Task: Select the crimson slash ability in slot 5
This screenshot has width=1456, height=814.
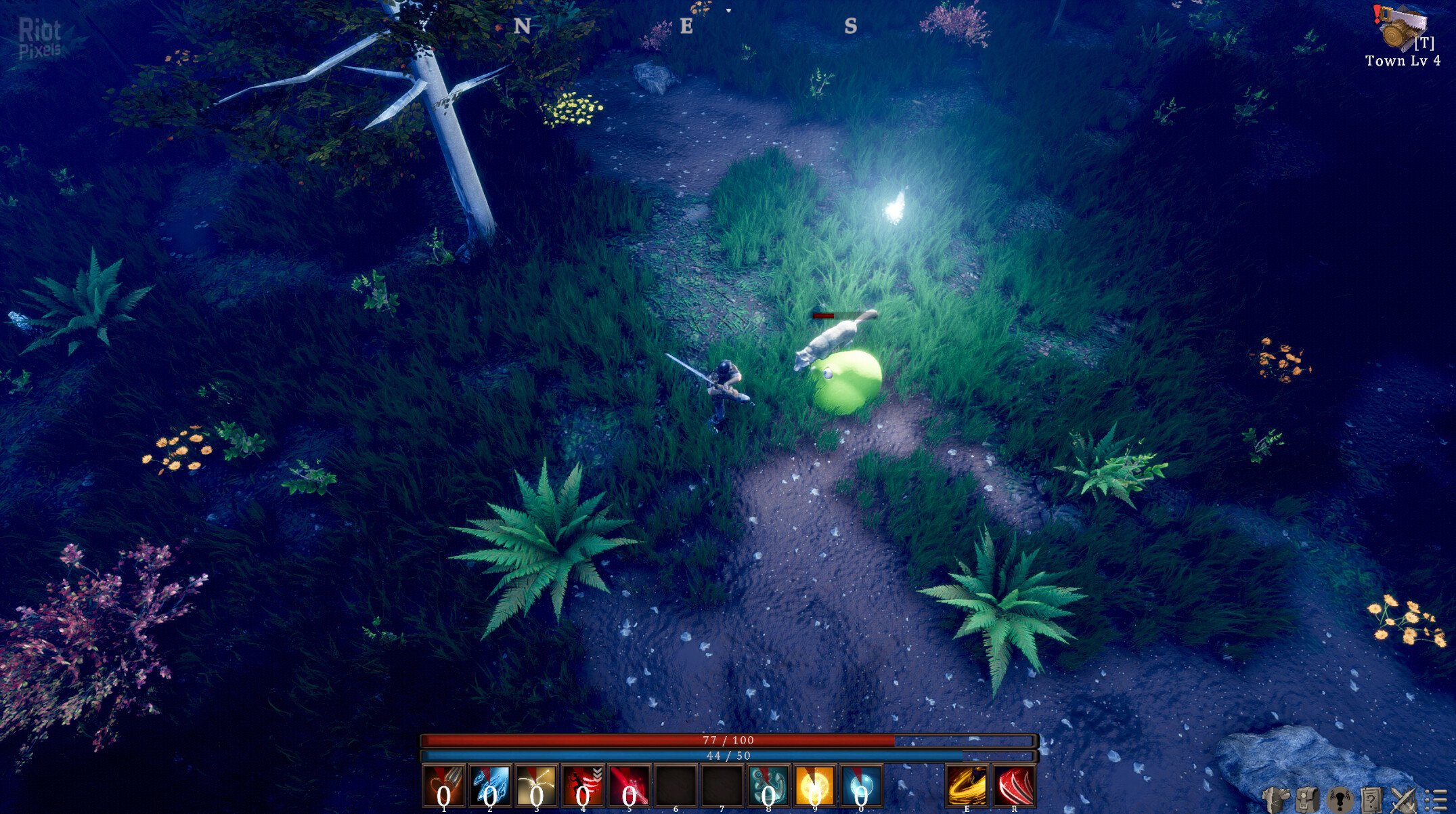Action: tap(629, 786)
